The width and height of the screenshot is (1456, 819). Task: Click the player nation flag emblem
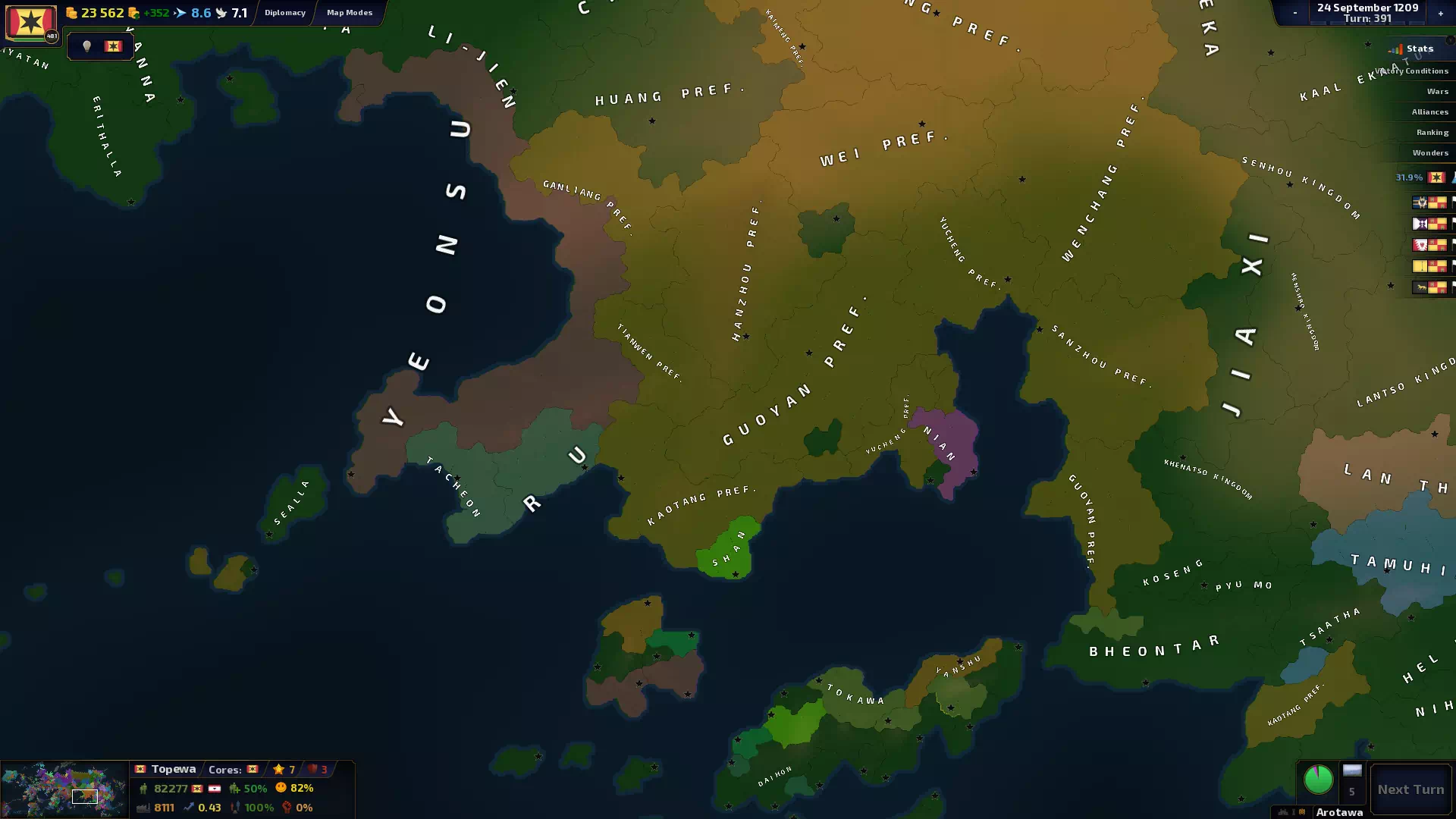[x=30, y=21]
